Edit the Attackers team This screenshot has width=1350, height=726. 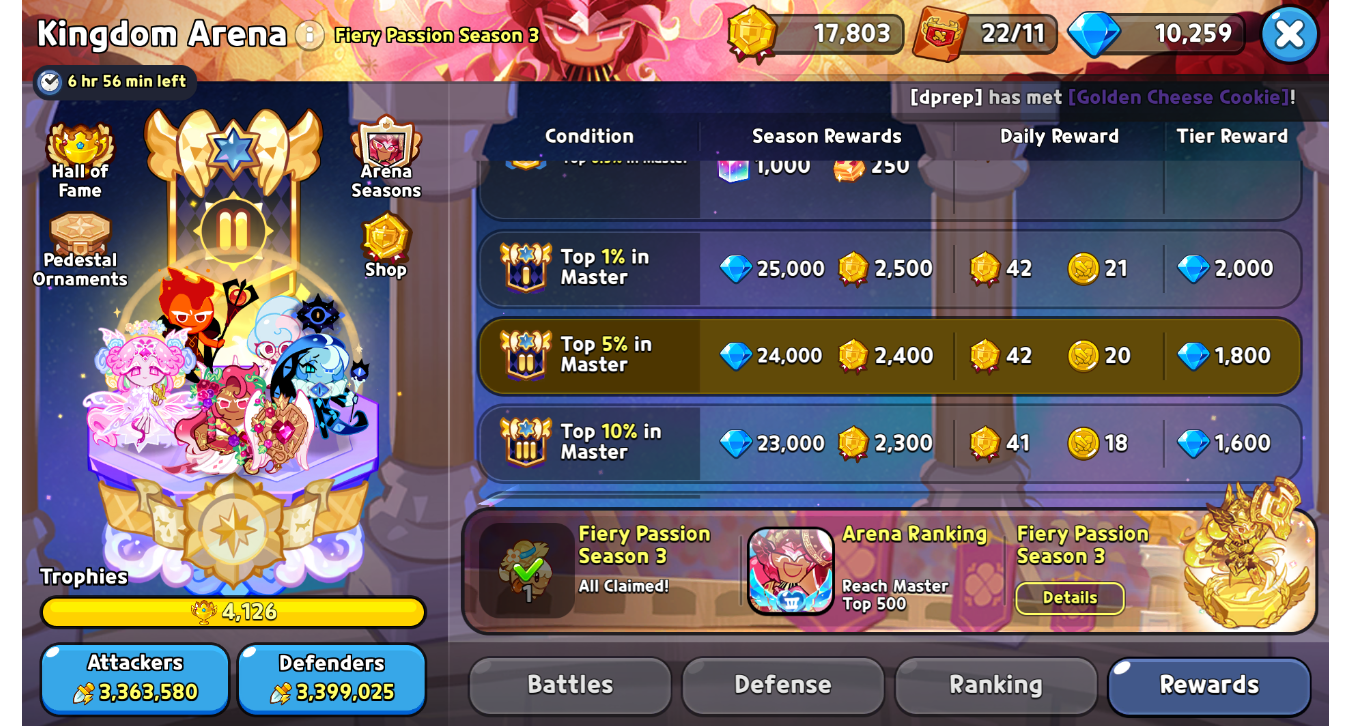pyautogui.click(x=135, y=678)
